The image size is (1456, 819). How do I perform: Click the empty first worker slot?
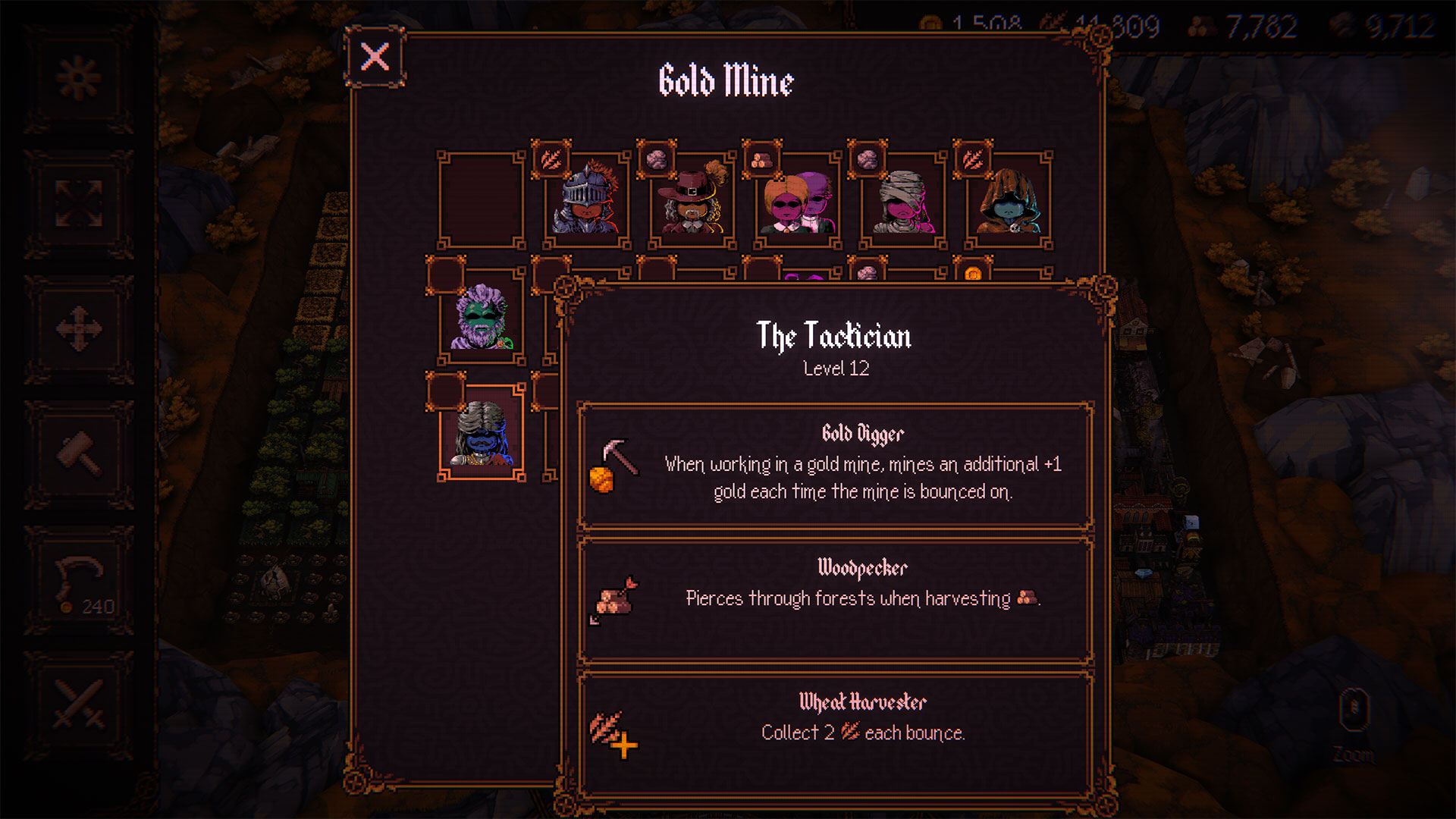(482, 200)
